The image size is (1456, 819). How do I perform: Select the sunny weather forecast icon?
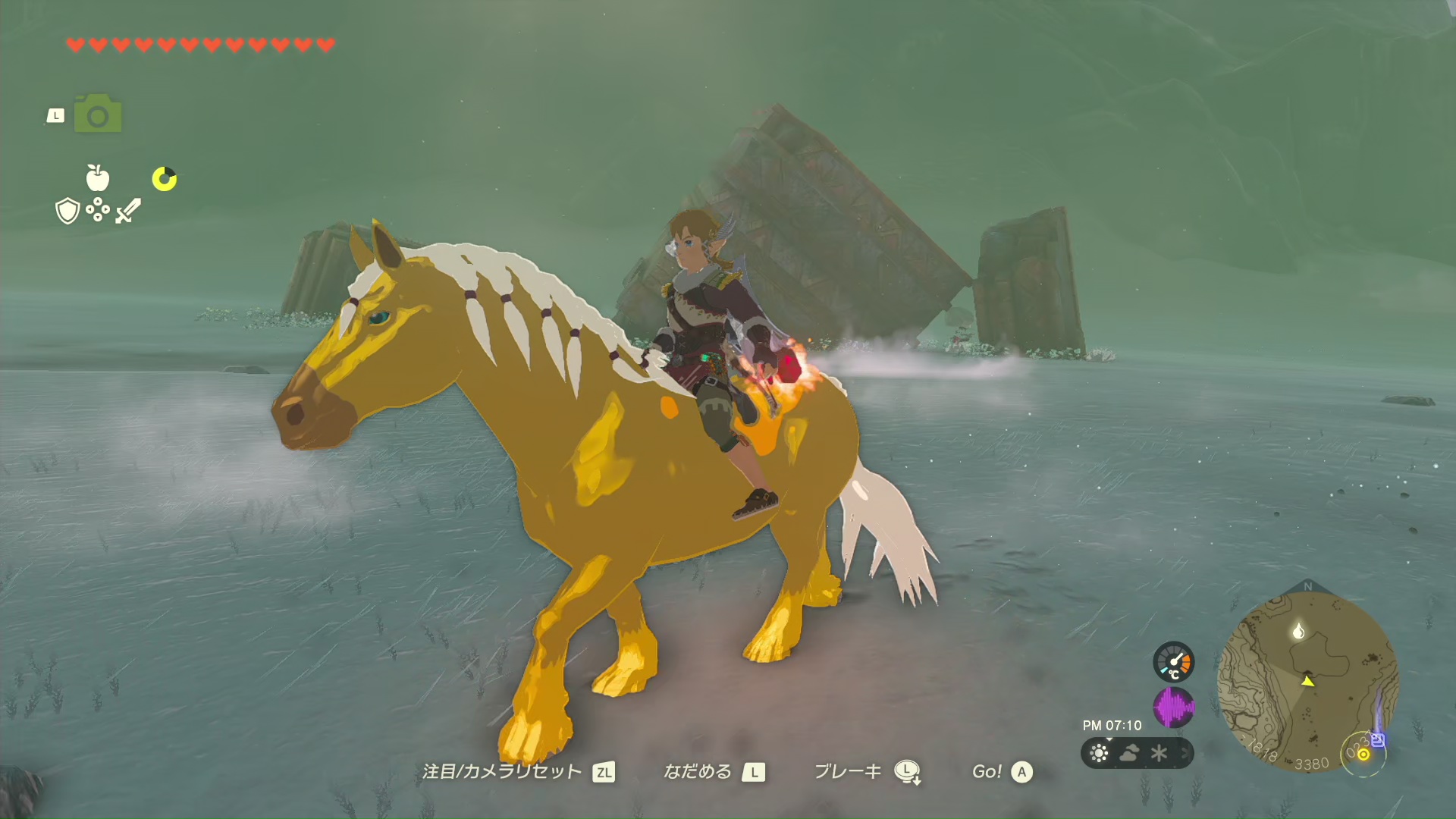(1099, 753)
